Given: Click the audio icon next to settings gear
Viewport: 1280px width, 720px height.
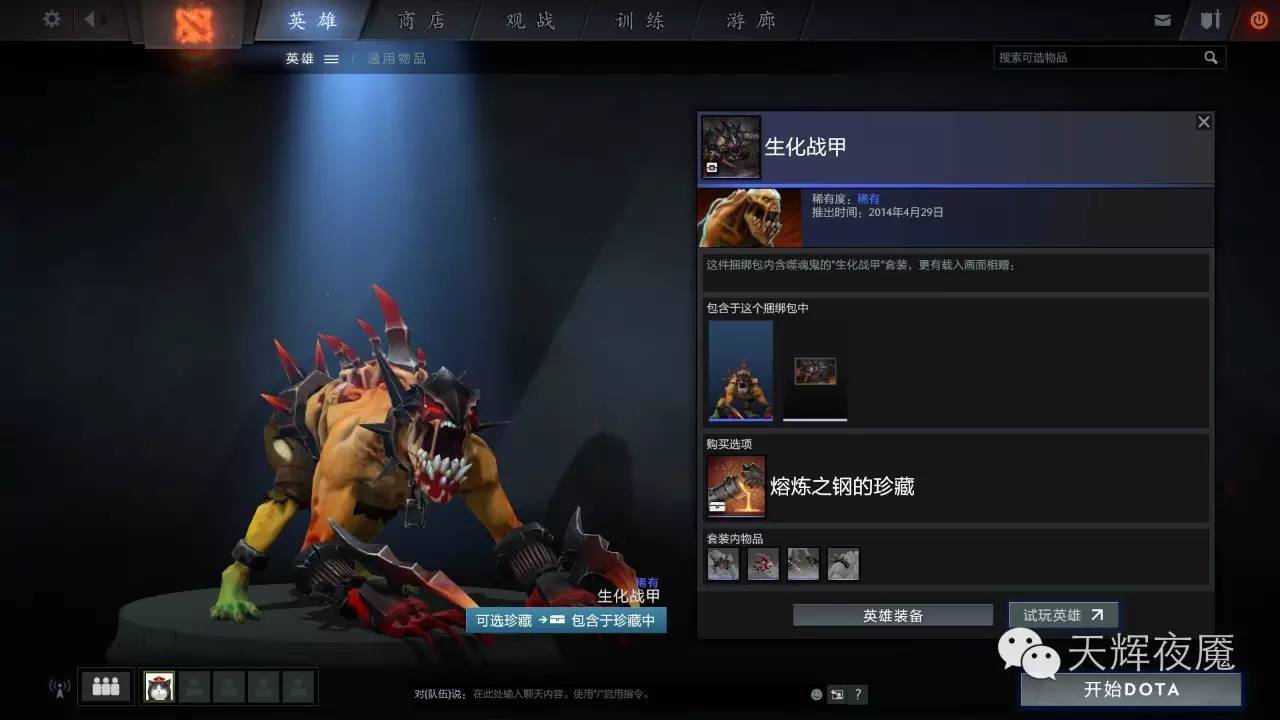Looking at the screenshot, I should point(91,19).
